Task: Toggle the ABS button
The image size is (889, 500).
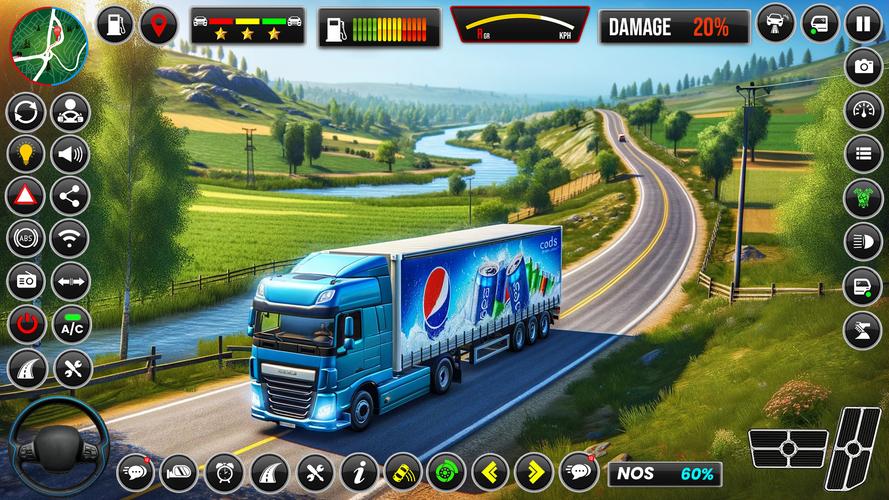Action: 26,239
